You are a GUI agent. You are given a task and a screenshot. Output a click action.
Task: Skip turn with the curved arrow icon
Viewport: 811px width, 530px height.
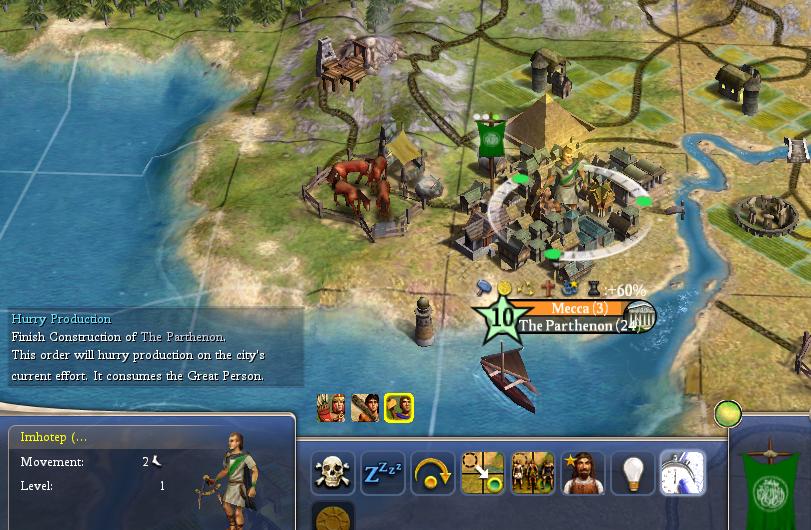tap(433, 473)
